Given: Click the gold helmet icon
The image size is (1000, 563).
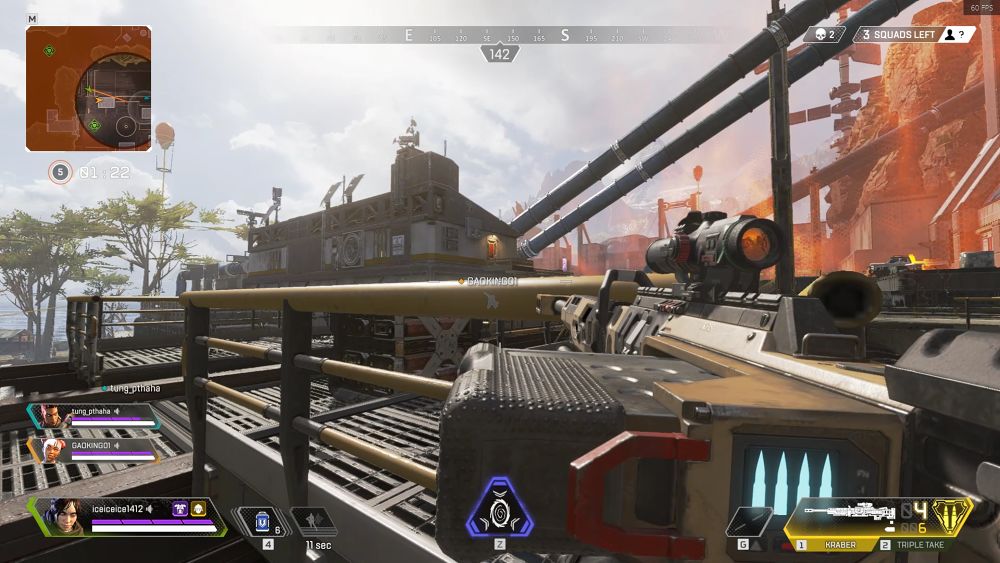Looking at the screenshot, I should click(198, 508).
